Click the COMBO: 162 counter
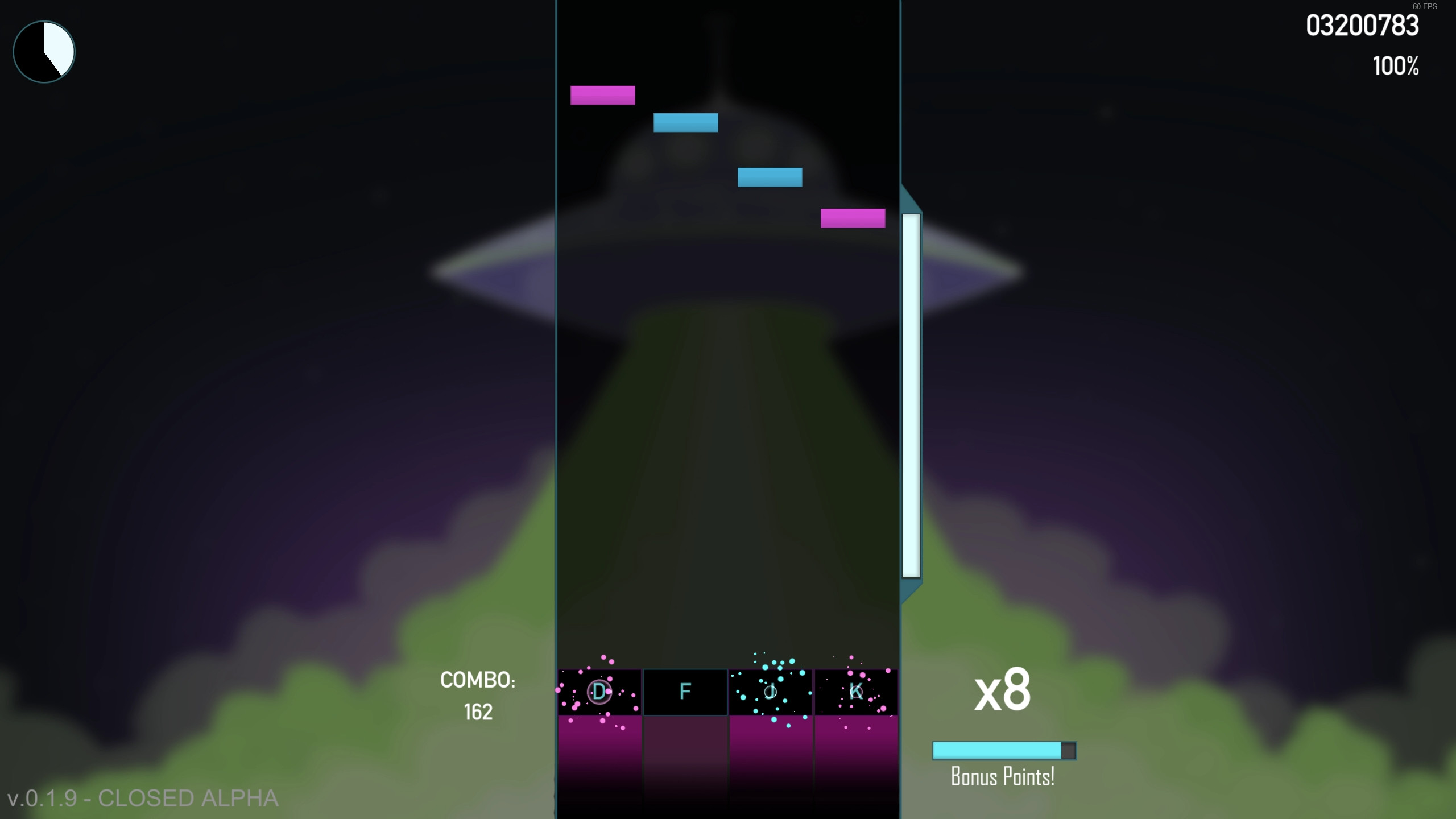 [x=478, y=695]
